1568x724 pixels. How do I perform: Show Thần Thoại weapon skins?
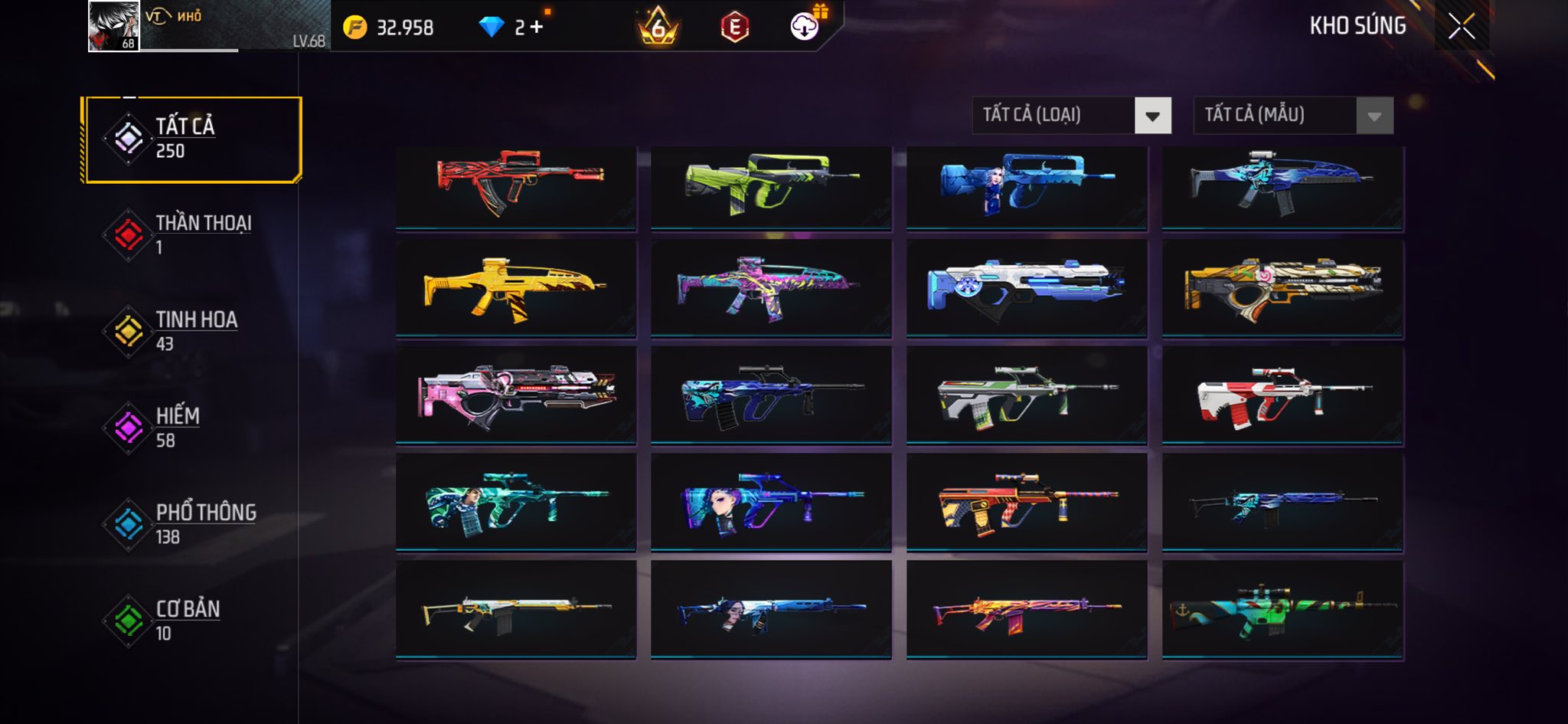(192, 234)
